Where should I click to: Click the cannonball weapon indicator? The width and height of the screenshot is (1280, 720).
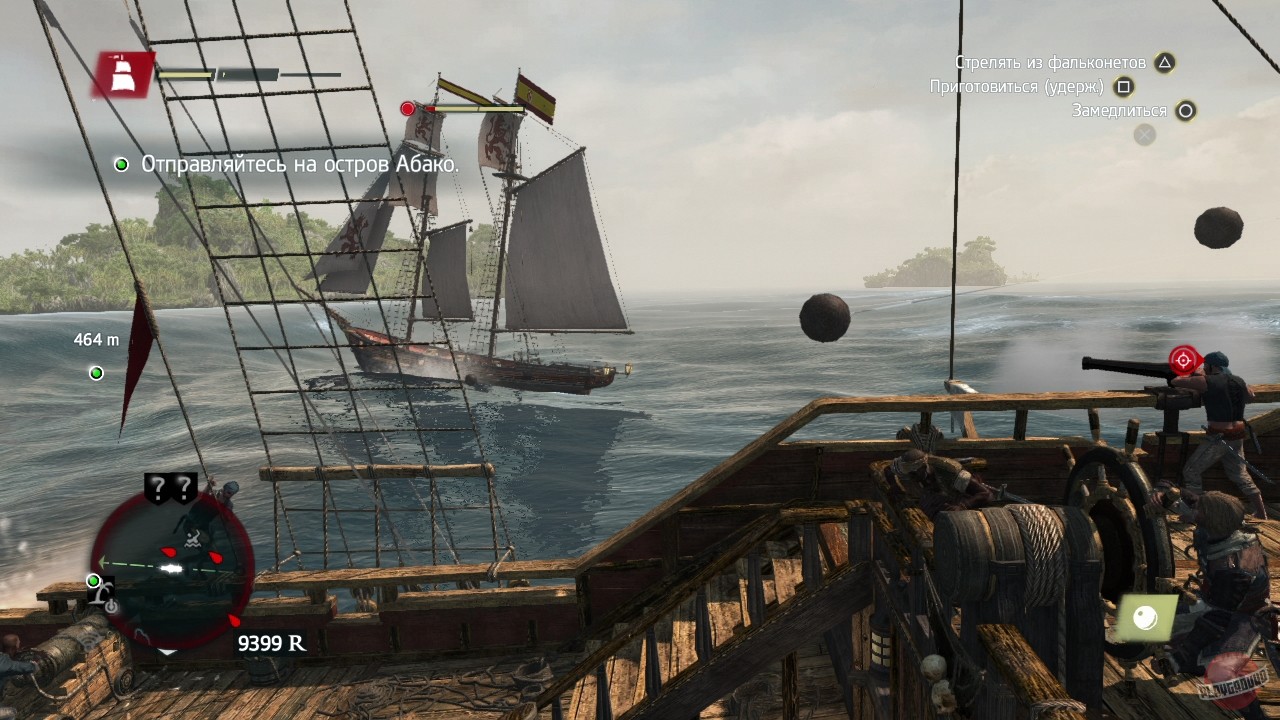click(x=1146, y=619)
